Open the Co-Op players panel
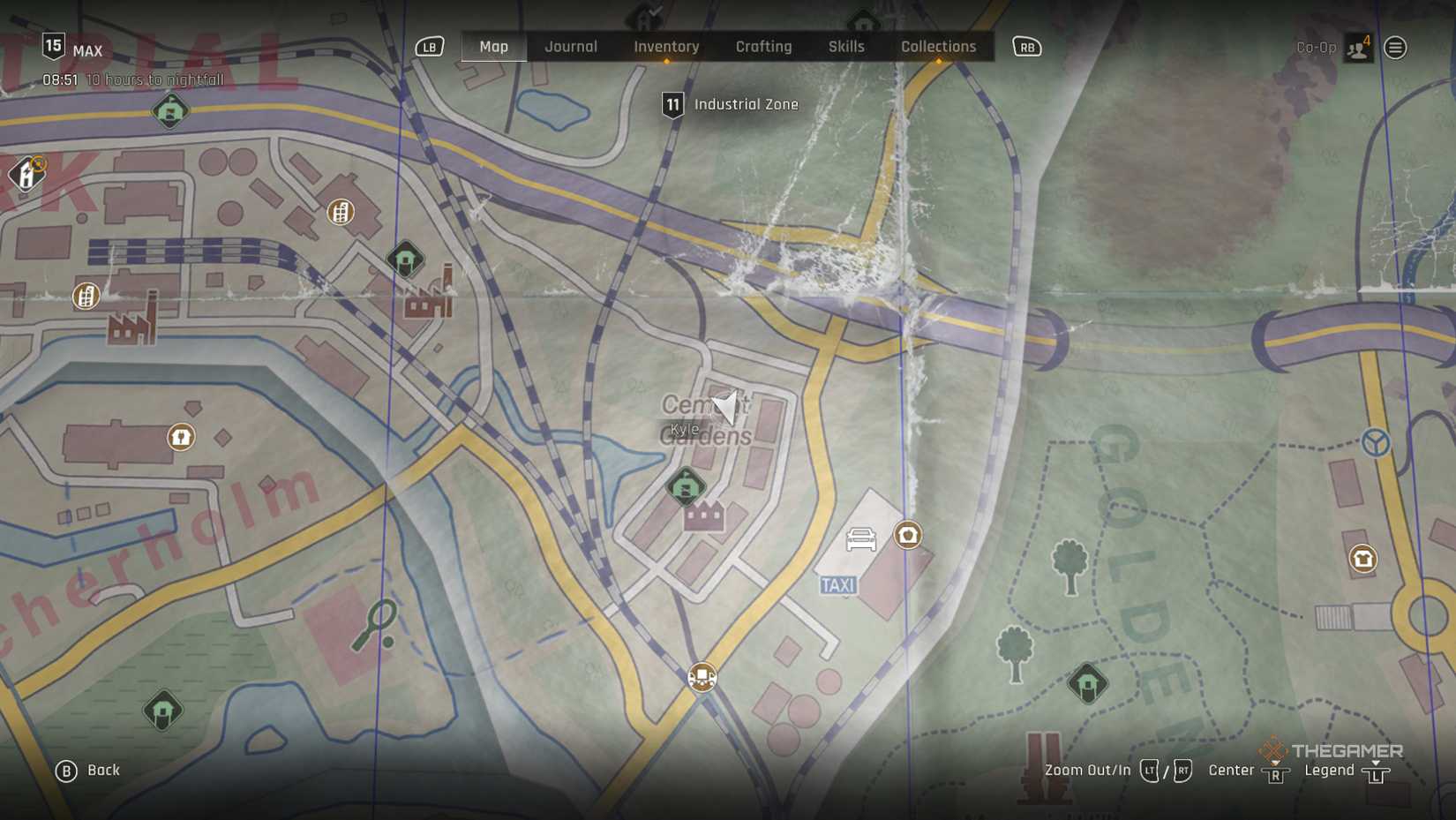1456x820 pixels. (x=1358, y=48)
